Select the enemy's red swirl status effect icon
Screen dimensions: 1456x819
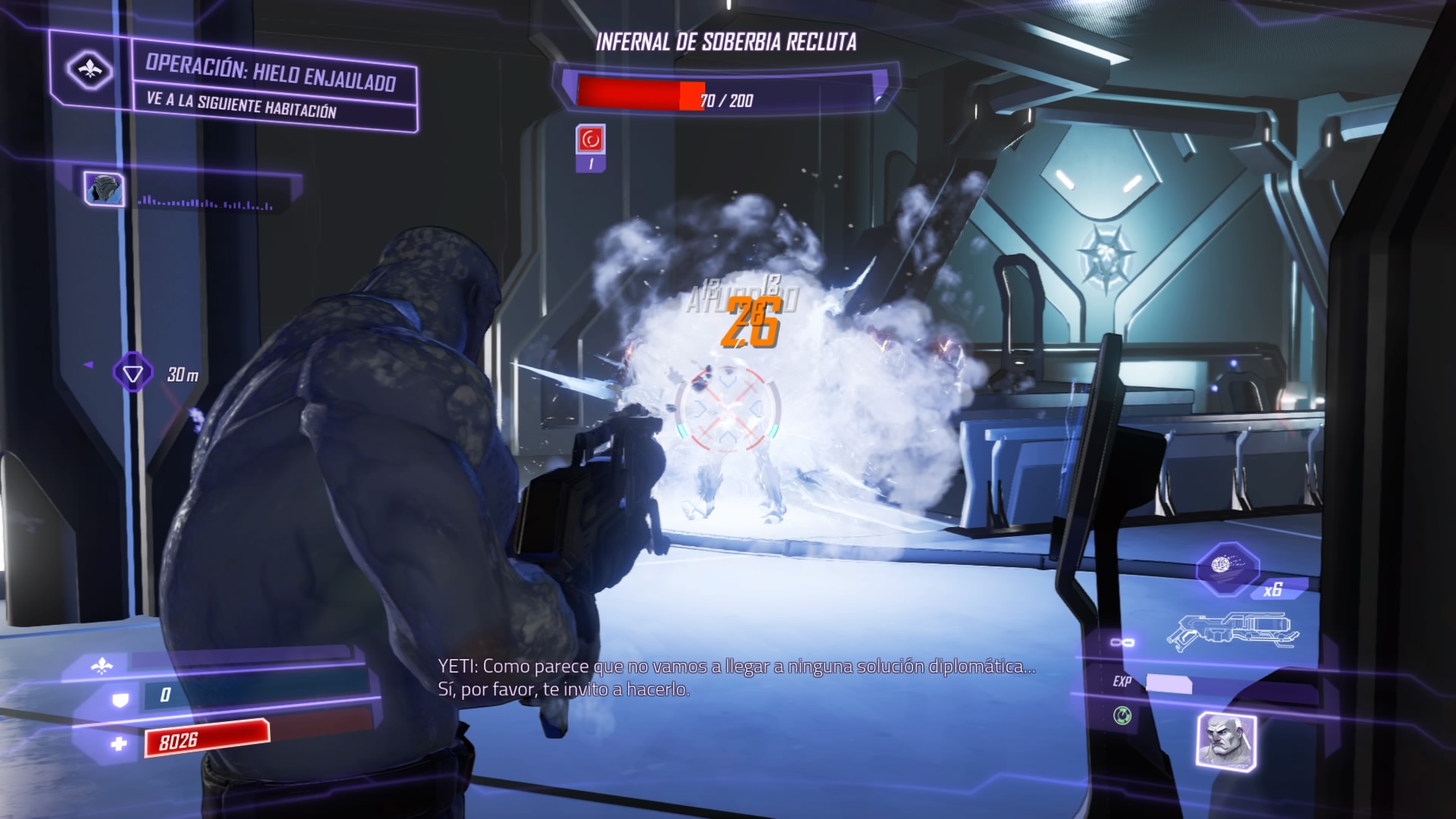[591, 140]
